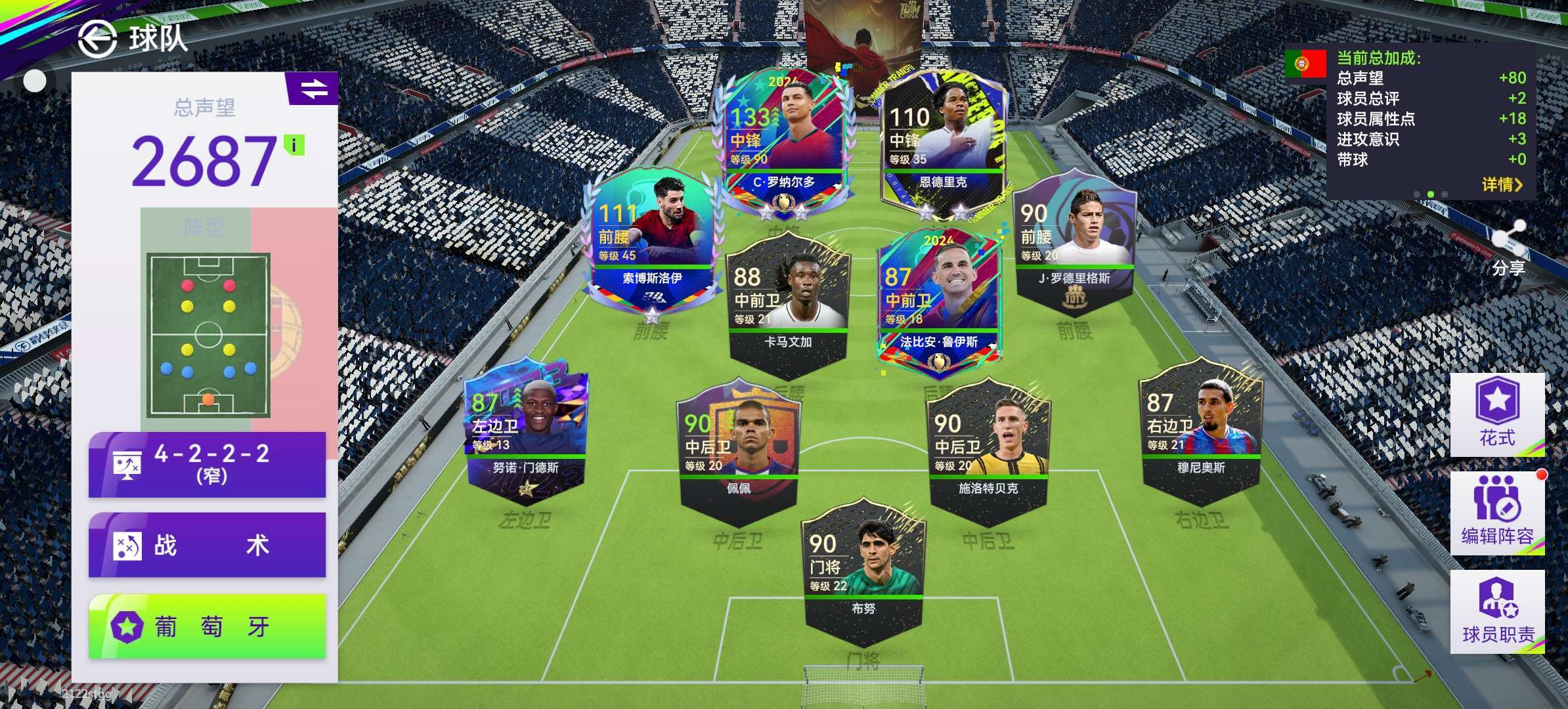
Task: Open 编辑阵容 lineup editor
Action: 1496,513
